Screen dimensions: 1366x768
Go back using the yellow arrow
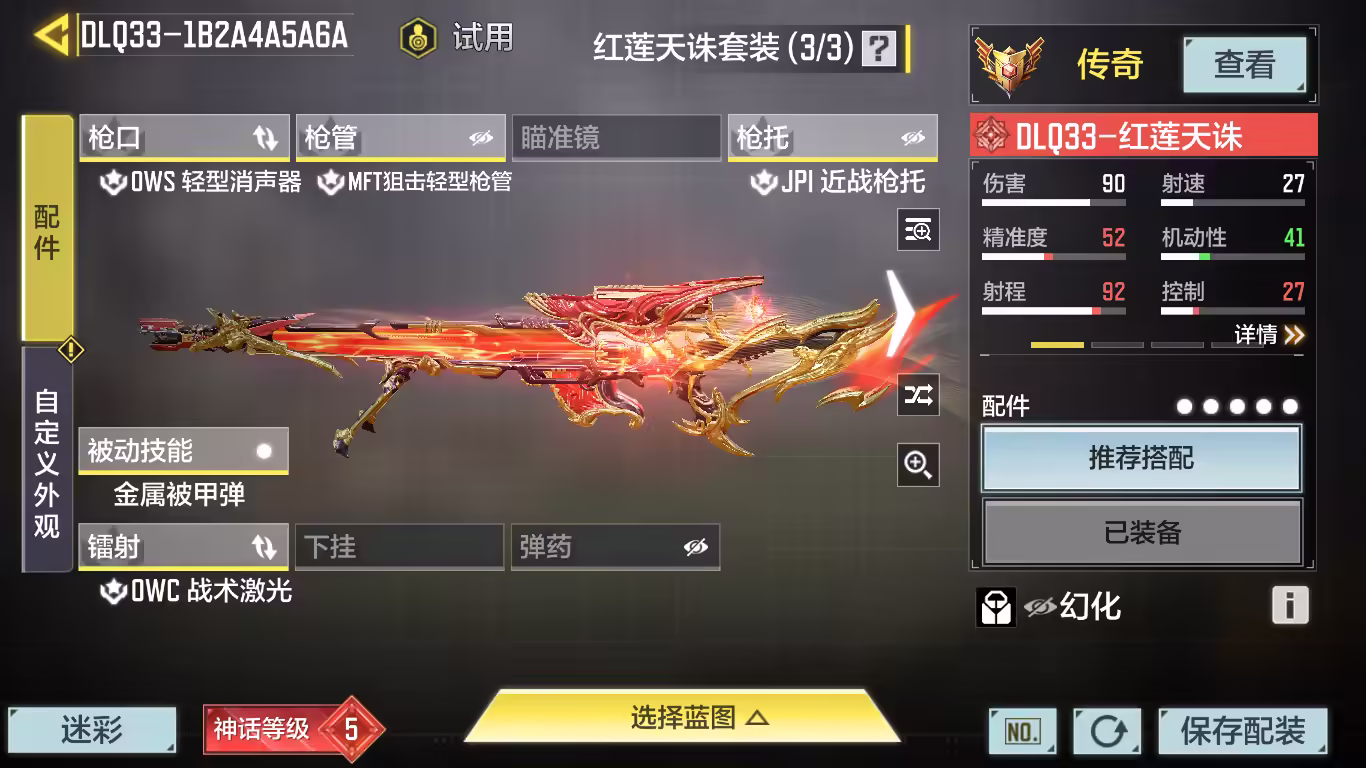pos(50,36)
